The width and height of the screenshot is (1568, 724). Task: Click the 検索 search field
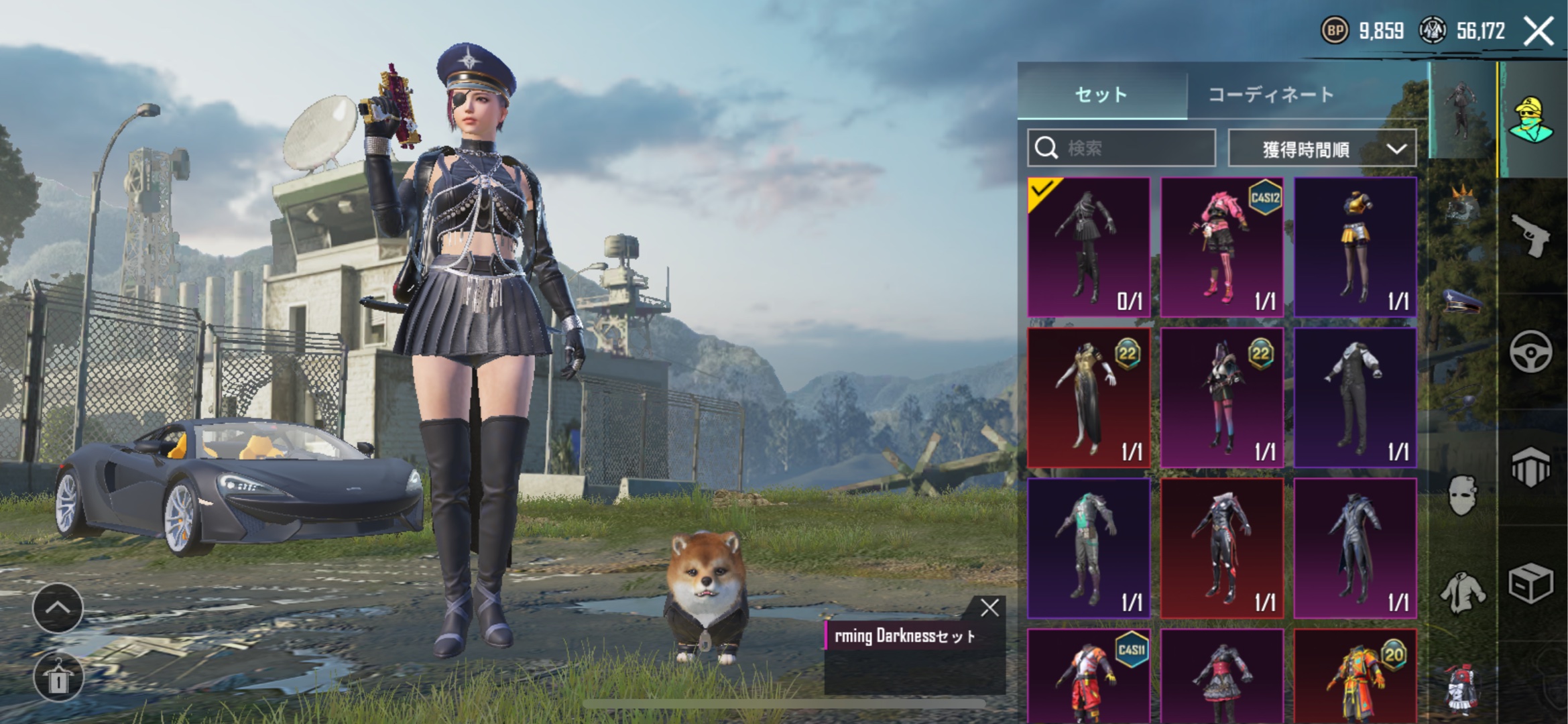(1122, 147)
